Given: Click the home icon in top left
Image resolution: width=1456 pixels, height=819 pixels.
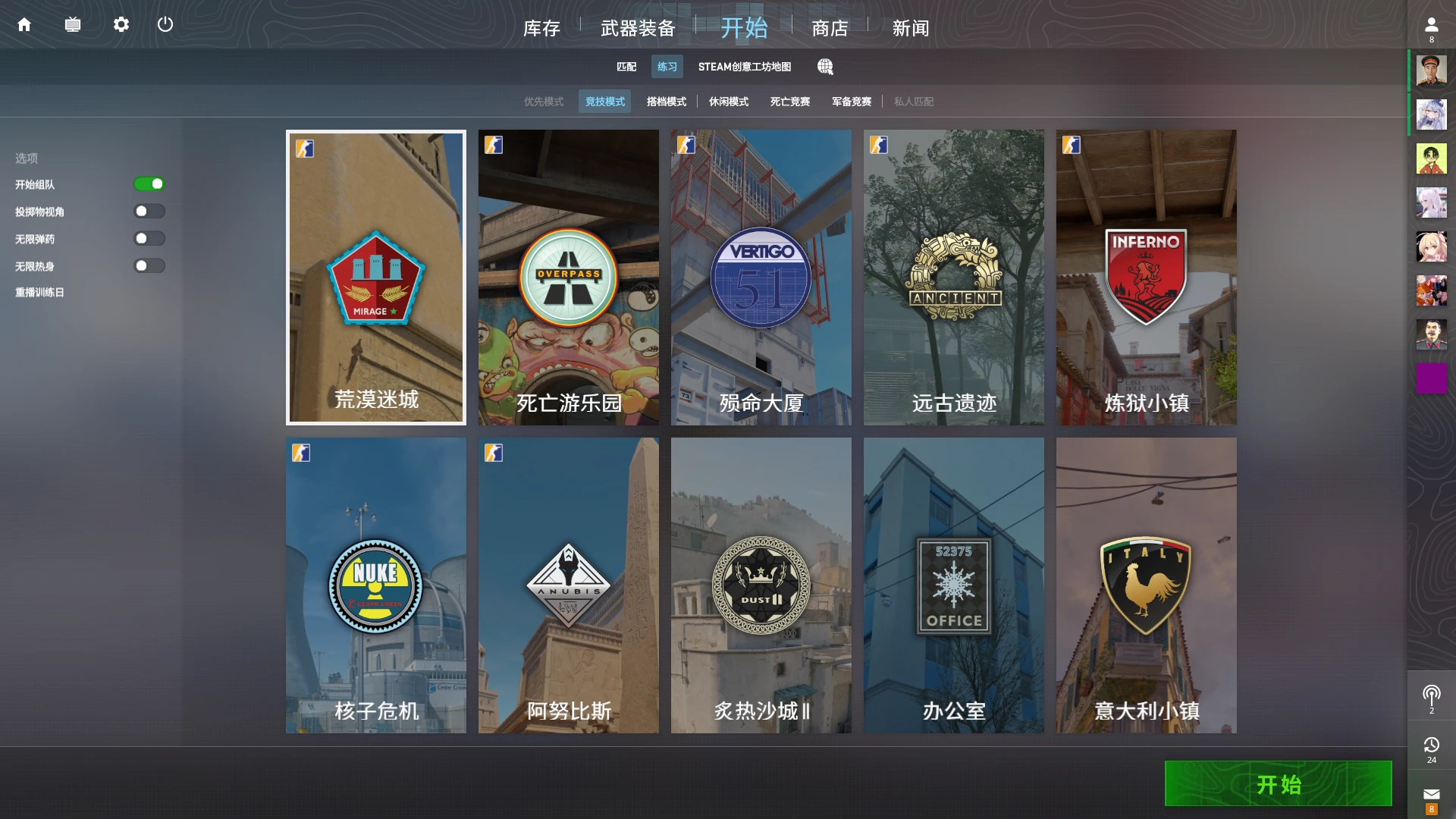Looking at the screenshot, I should (x=25, y=24).
